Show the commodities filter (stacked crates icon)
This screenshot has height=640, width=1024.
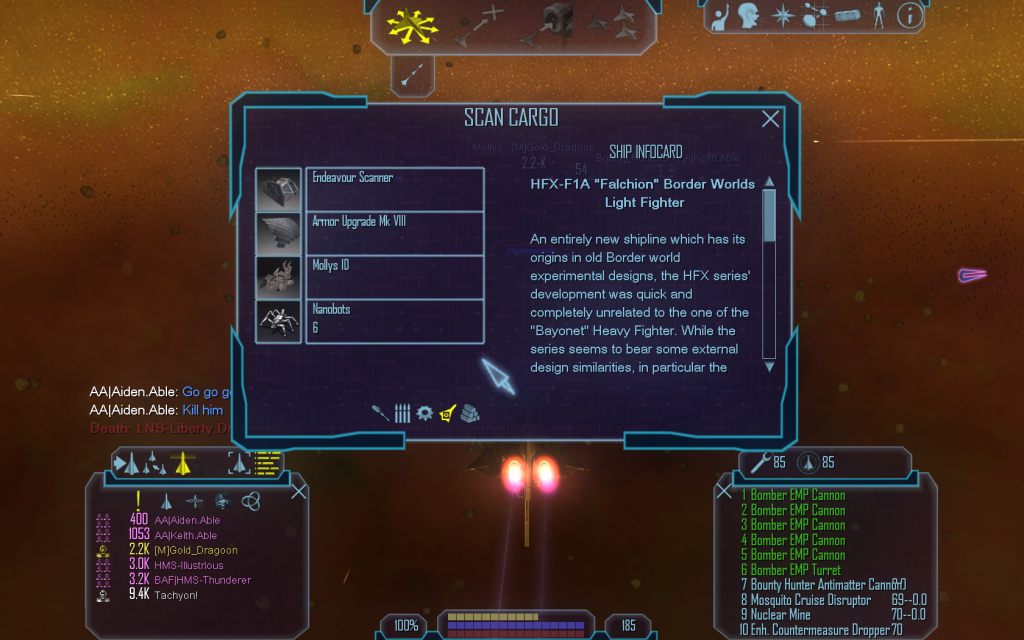point(471,413)
